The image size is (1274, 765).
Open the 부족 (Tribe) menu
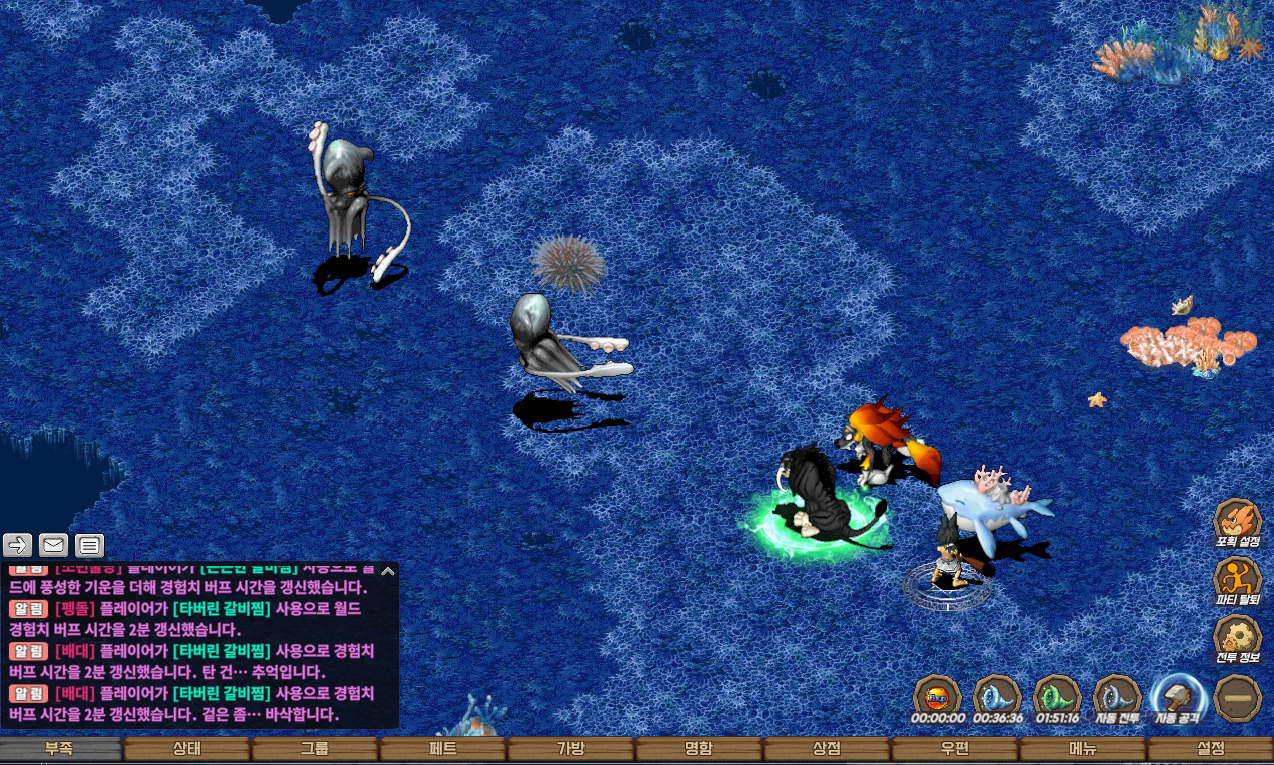(x=59, y=748)
